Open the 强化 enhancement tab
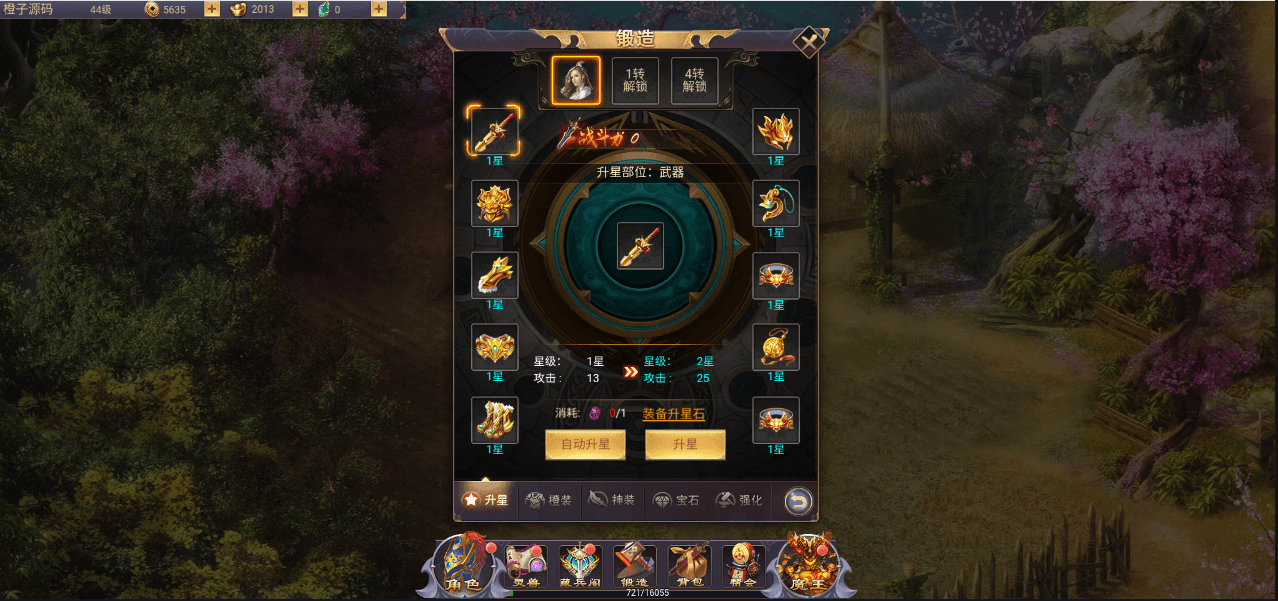The image size is (1278, 601). pos(740,499)
